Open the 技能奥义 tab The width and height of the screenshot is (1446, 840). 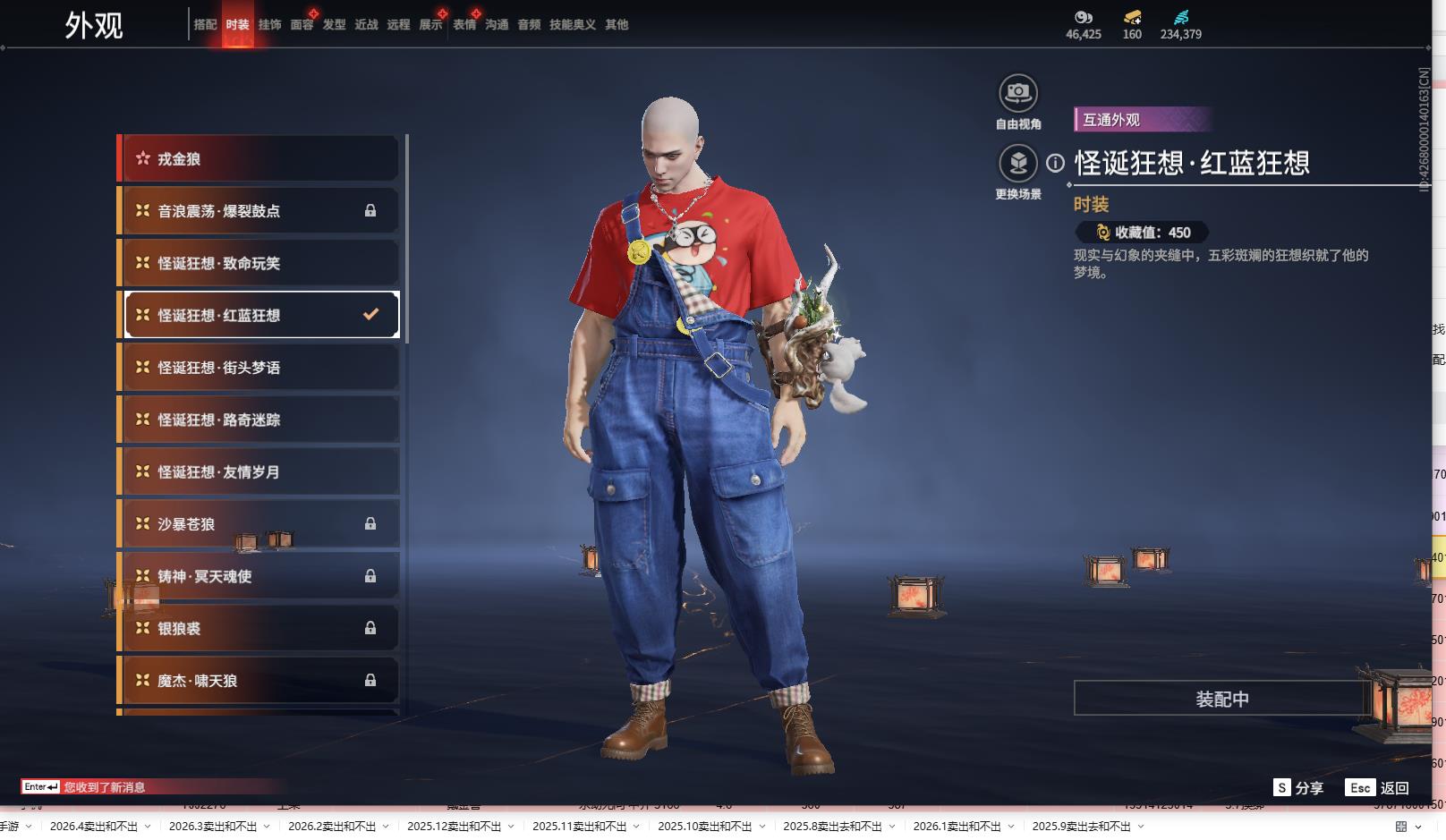(572, 24)
